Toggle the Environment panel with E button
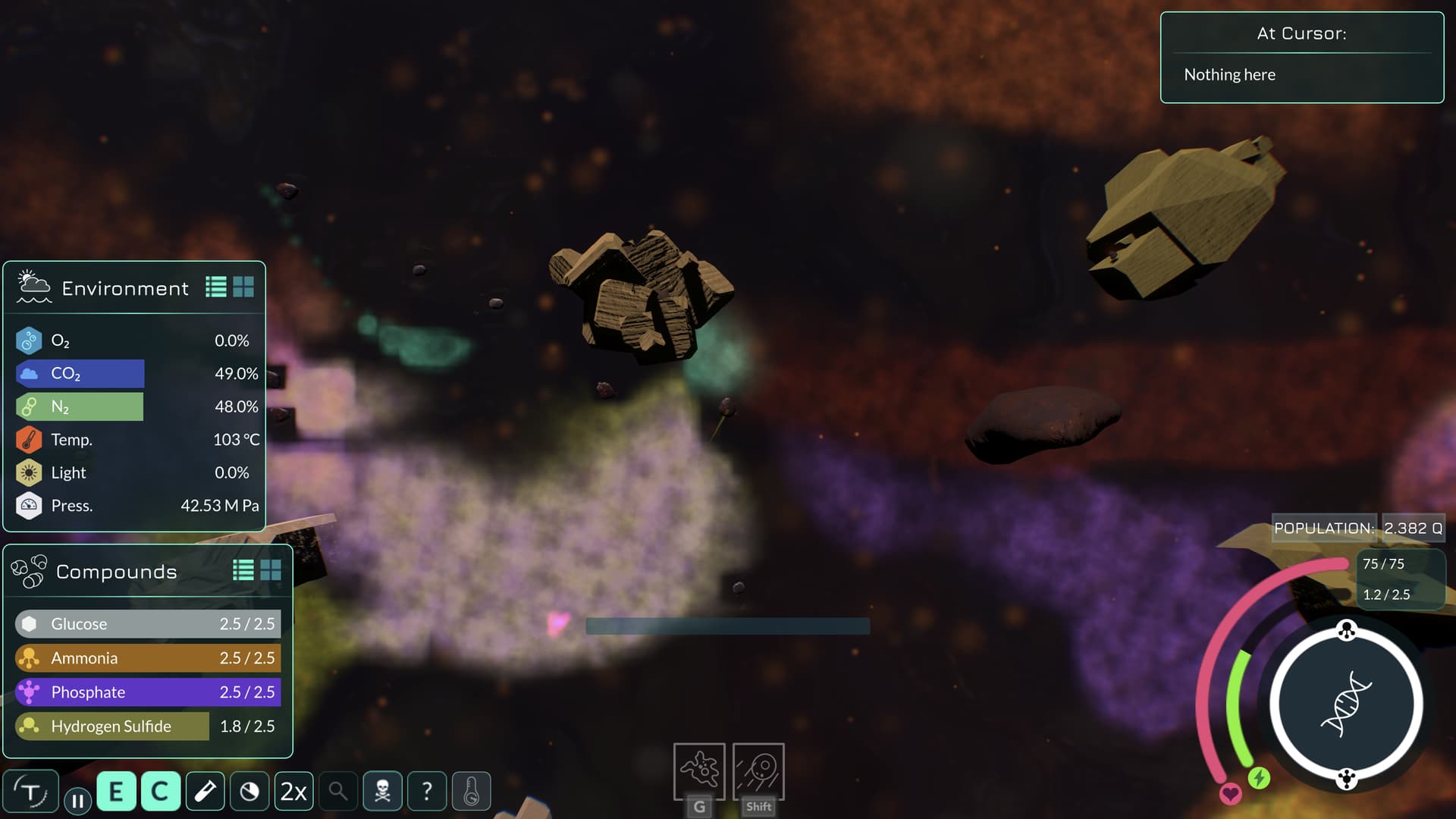1456x819 pixels. (x=116, y=792)
